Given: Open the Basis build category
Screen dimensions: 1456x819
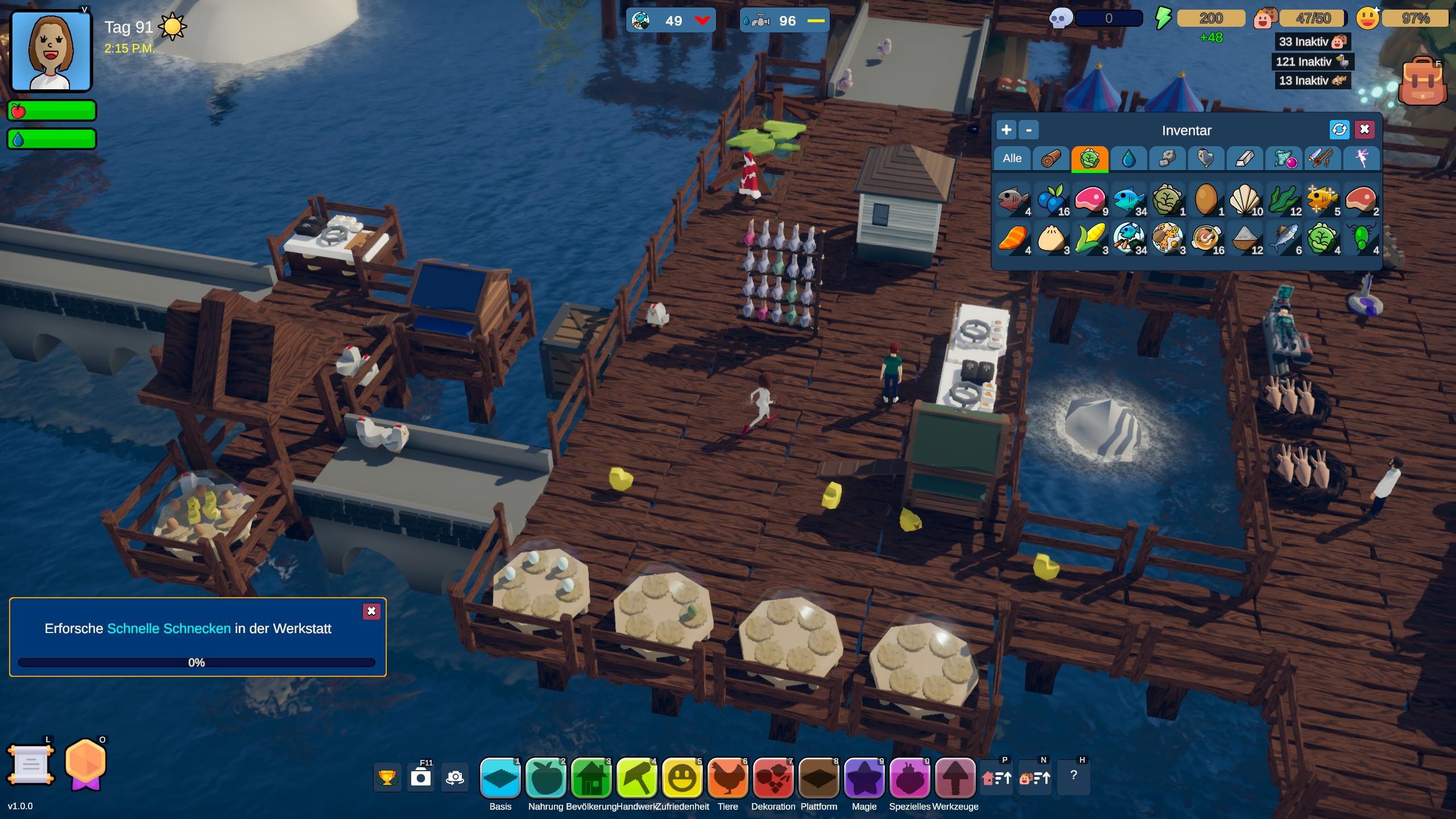Looking at the screenshot, I should click(500, 778).
